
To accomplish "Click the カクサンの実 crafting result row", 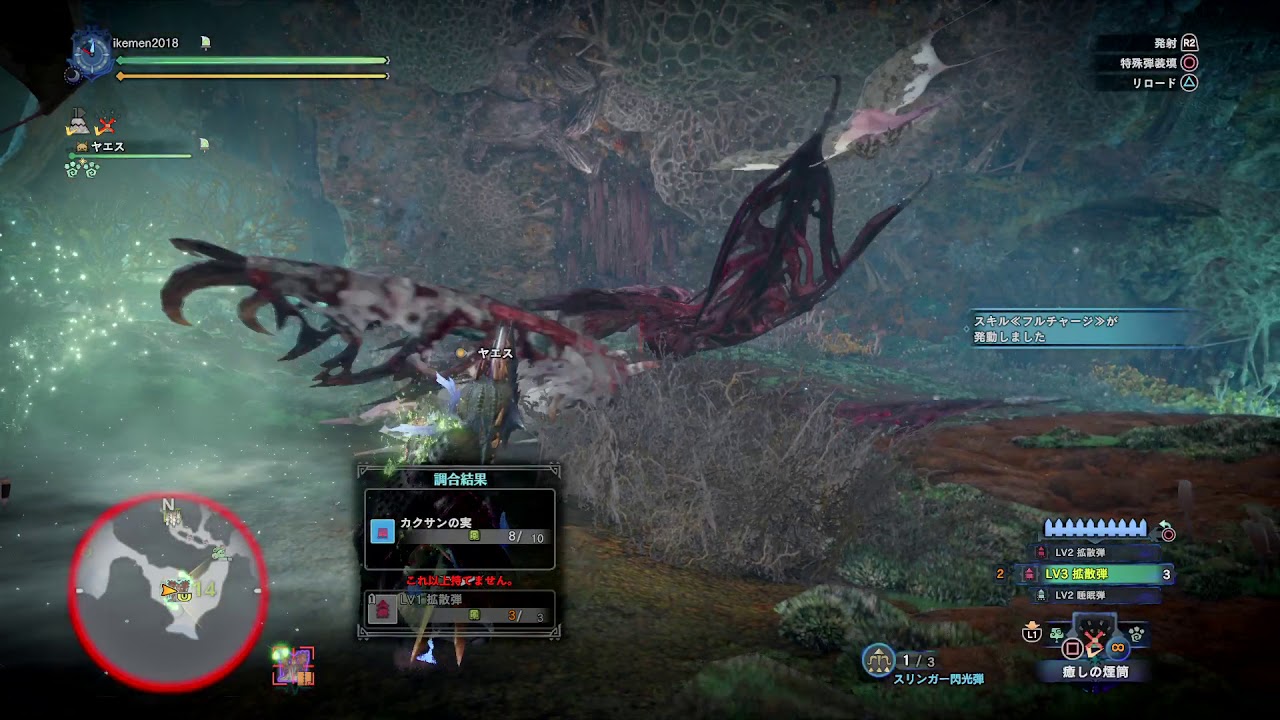I will click(x=459, y=530).
